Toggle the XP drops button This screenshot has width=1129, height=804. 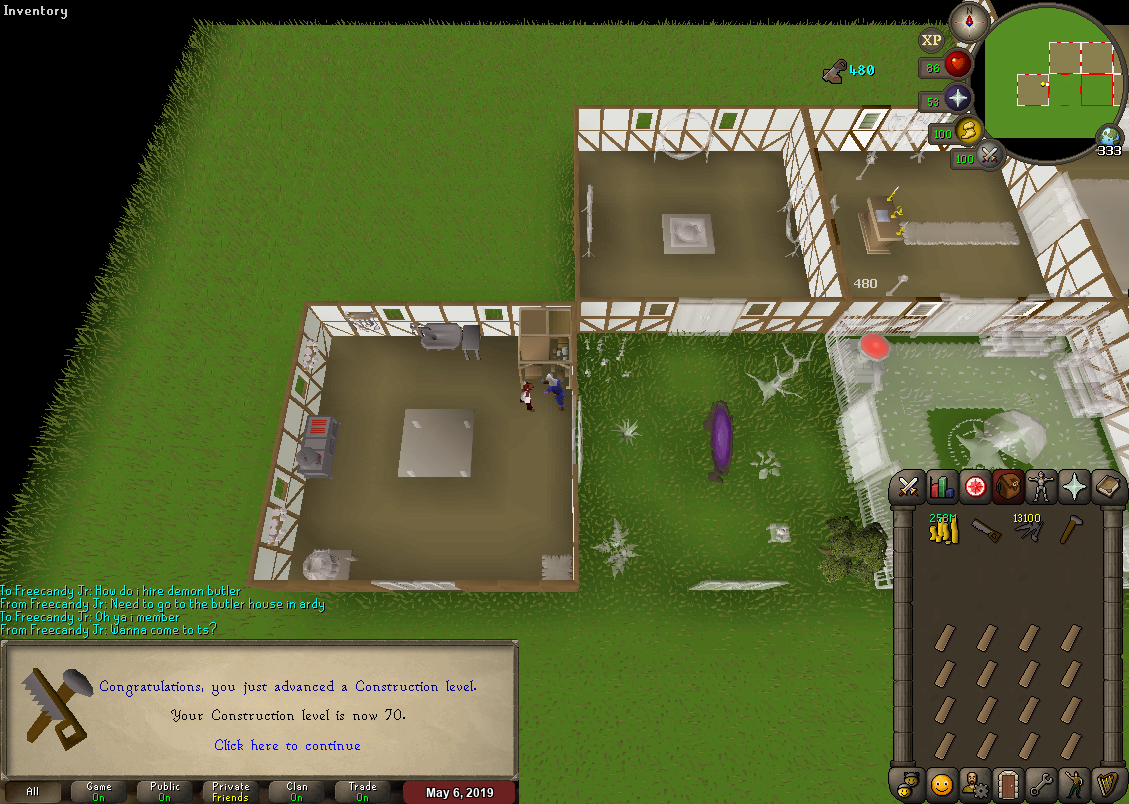pyautogui.click(x=931, y=40)
